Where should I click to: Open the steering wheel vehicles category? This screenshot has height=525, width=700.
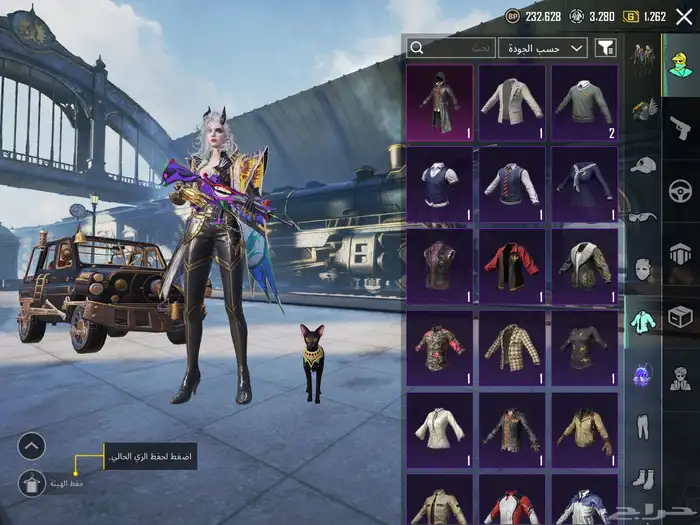(x=680, y=190)
